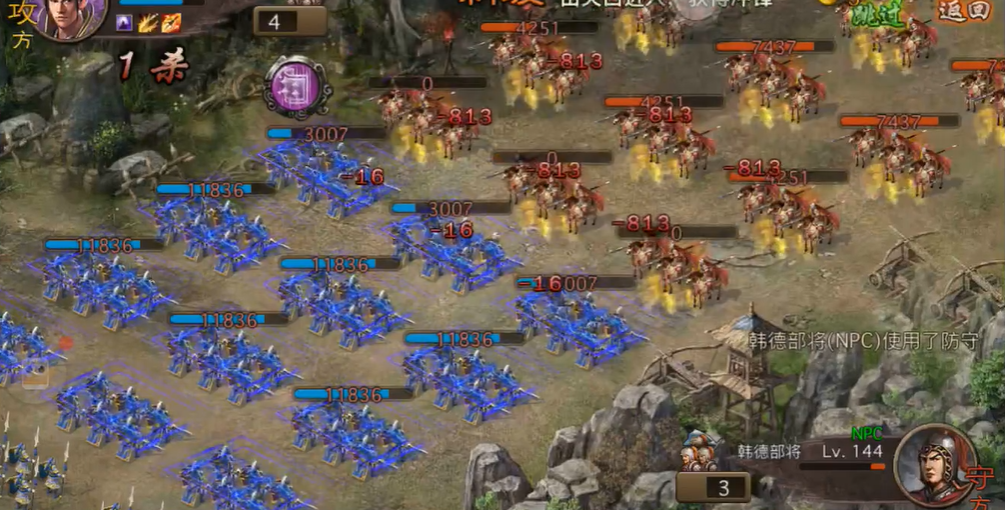Click the purple mountain buff icon
The image size is (1005, 510).
point(125,22)
